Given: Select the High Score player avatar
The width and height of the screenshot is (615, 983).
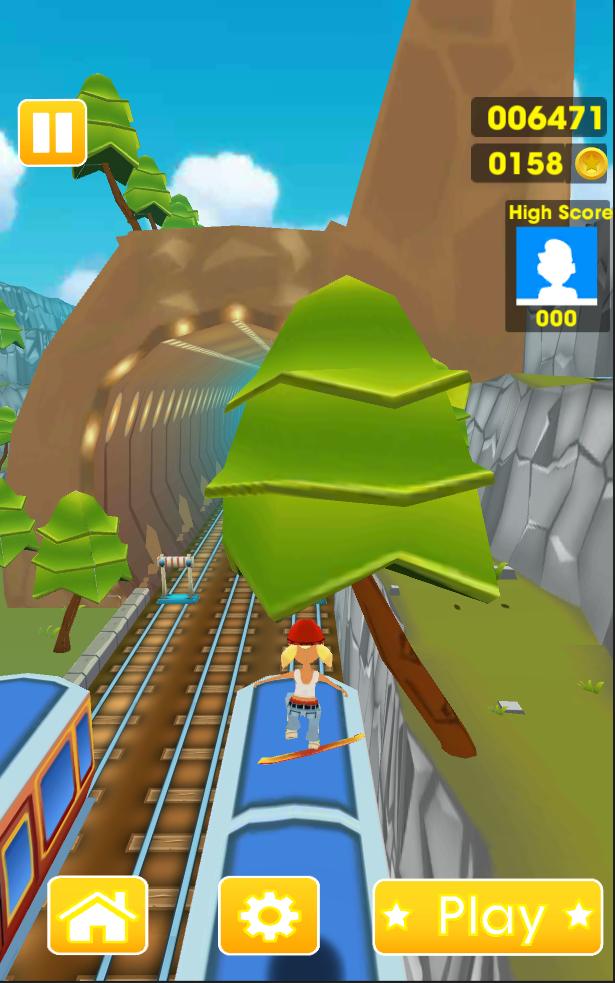Looking at the screenshot, I should [x=556, y=265].
